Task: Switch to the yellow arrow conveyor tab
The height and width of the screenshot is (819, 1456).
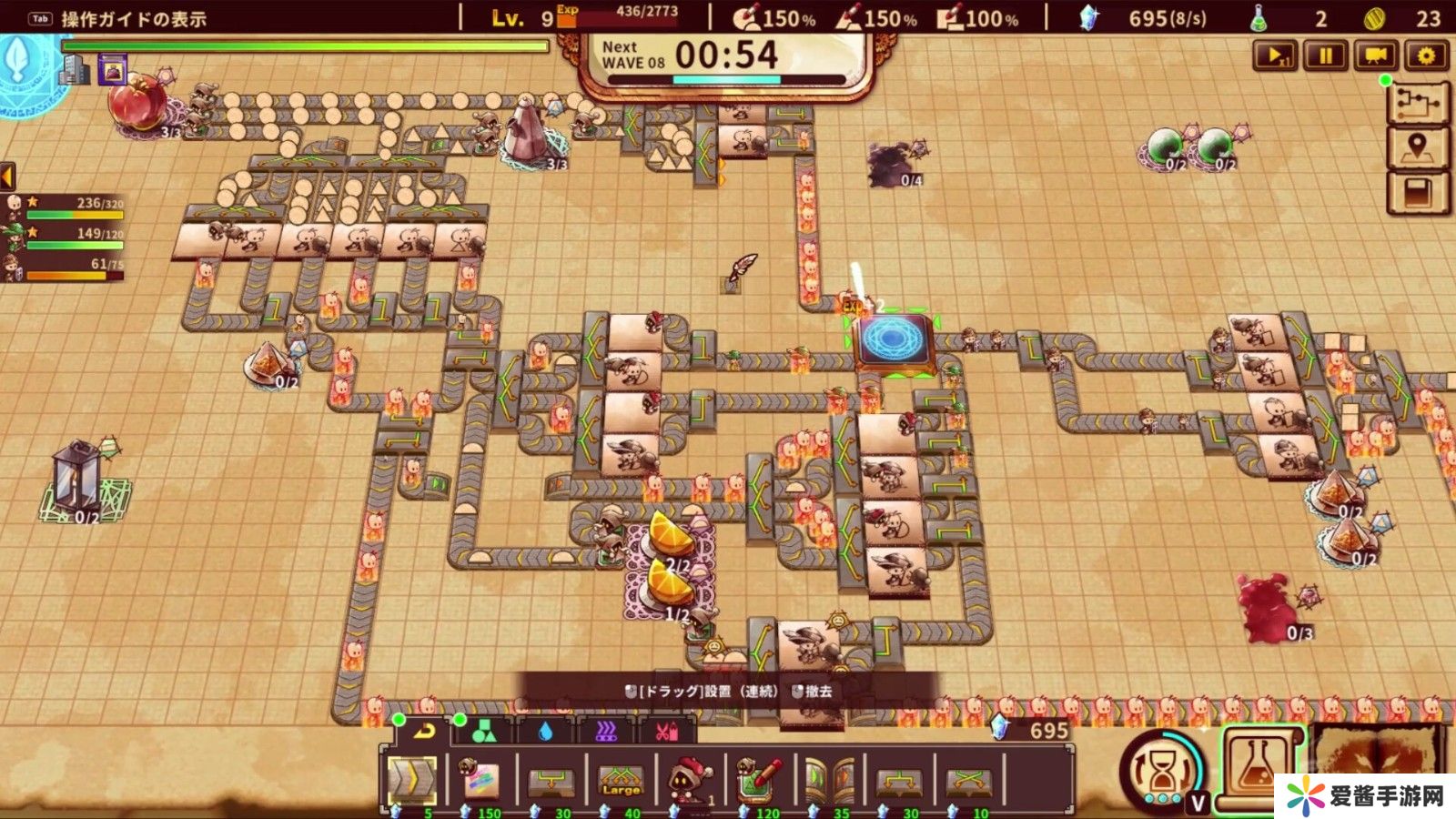Action: click(423, 731)
